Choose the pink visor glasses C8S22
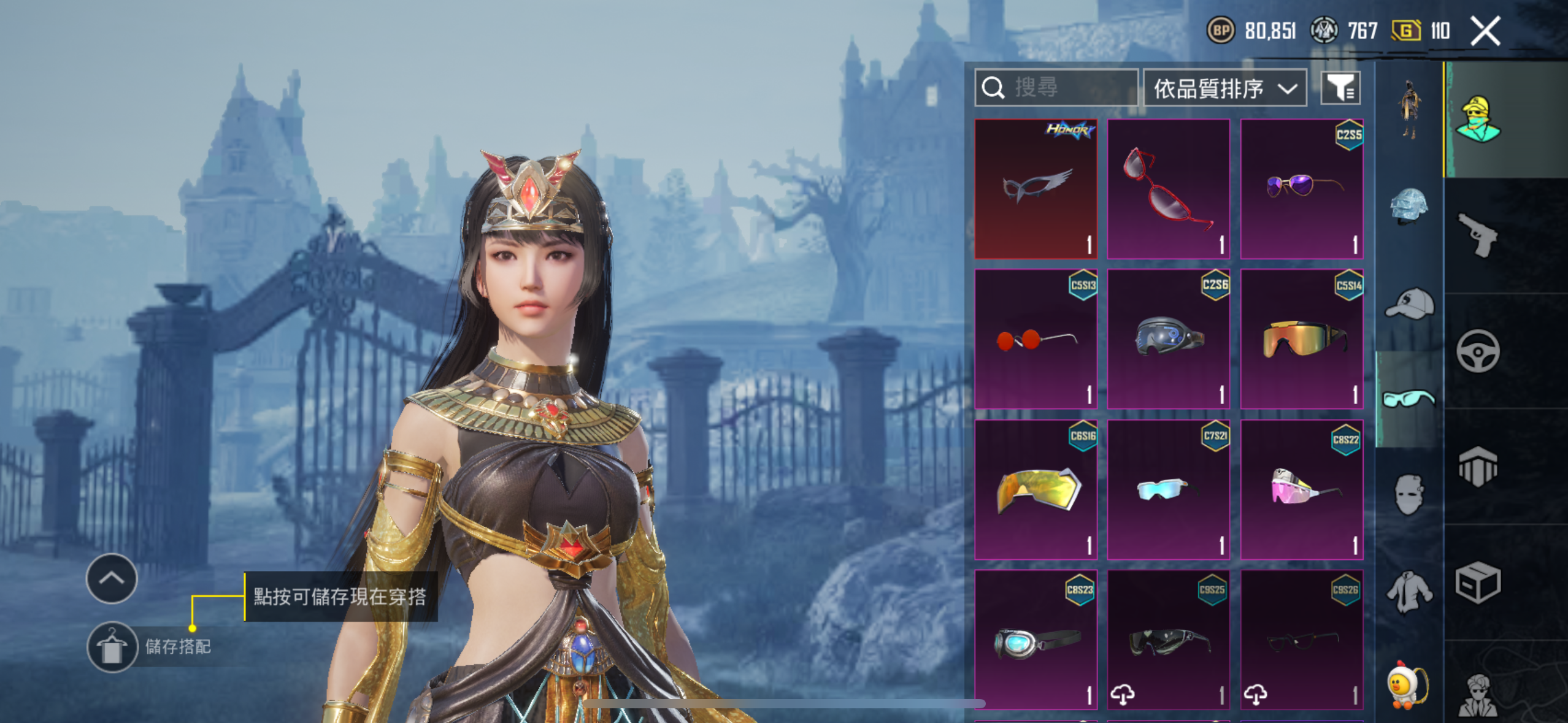 [1302, 489]
